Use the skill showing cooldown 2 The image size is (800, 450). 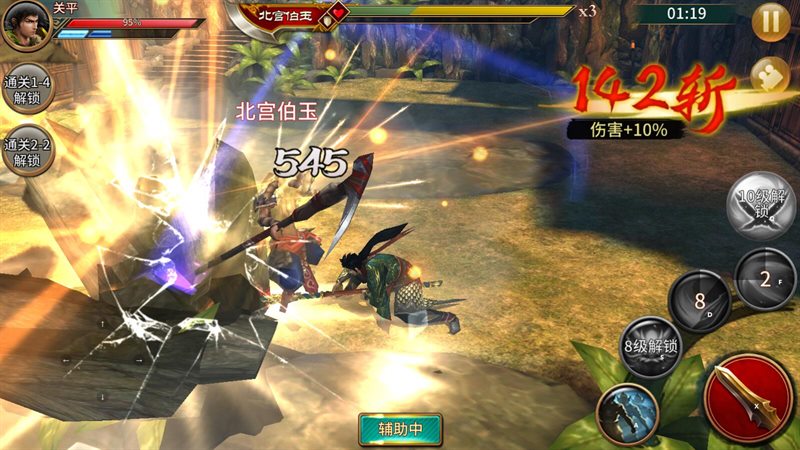[x=764, y=278]
